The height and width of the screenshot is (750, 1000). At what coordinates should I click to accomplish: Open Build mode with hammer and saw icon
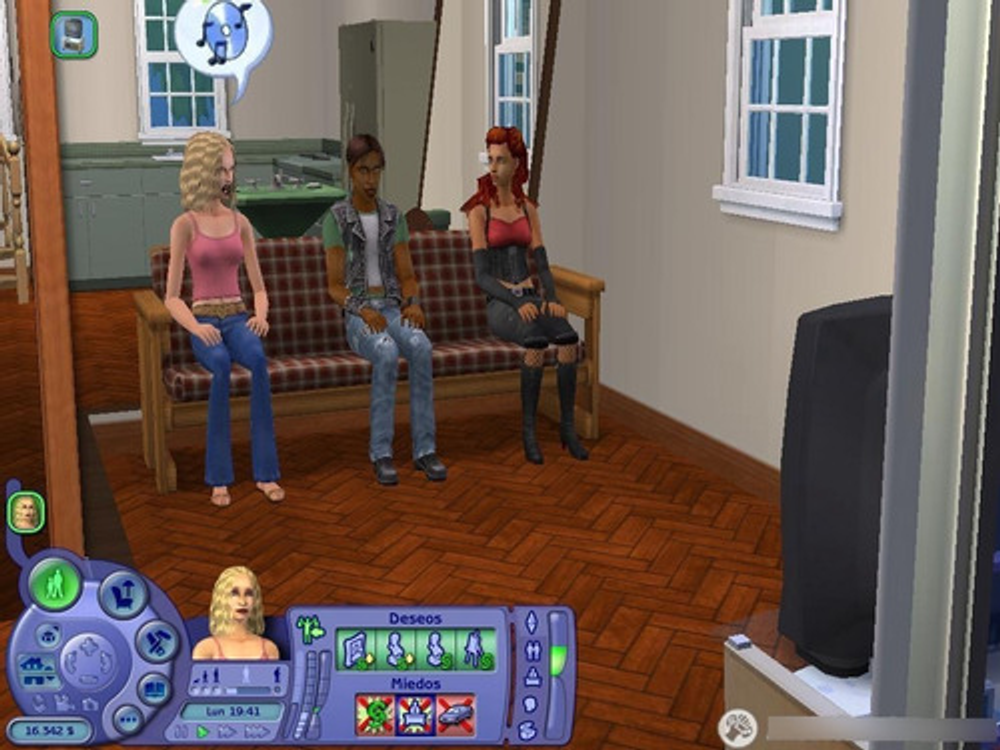[x=156, y=641]
